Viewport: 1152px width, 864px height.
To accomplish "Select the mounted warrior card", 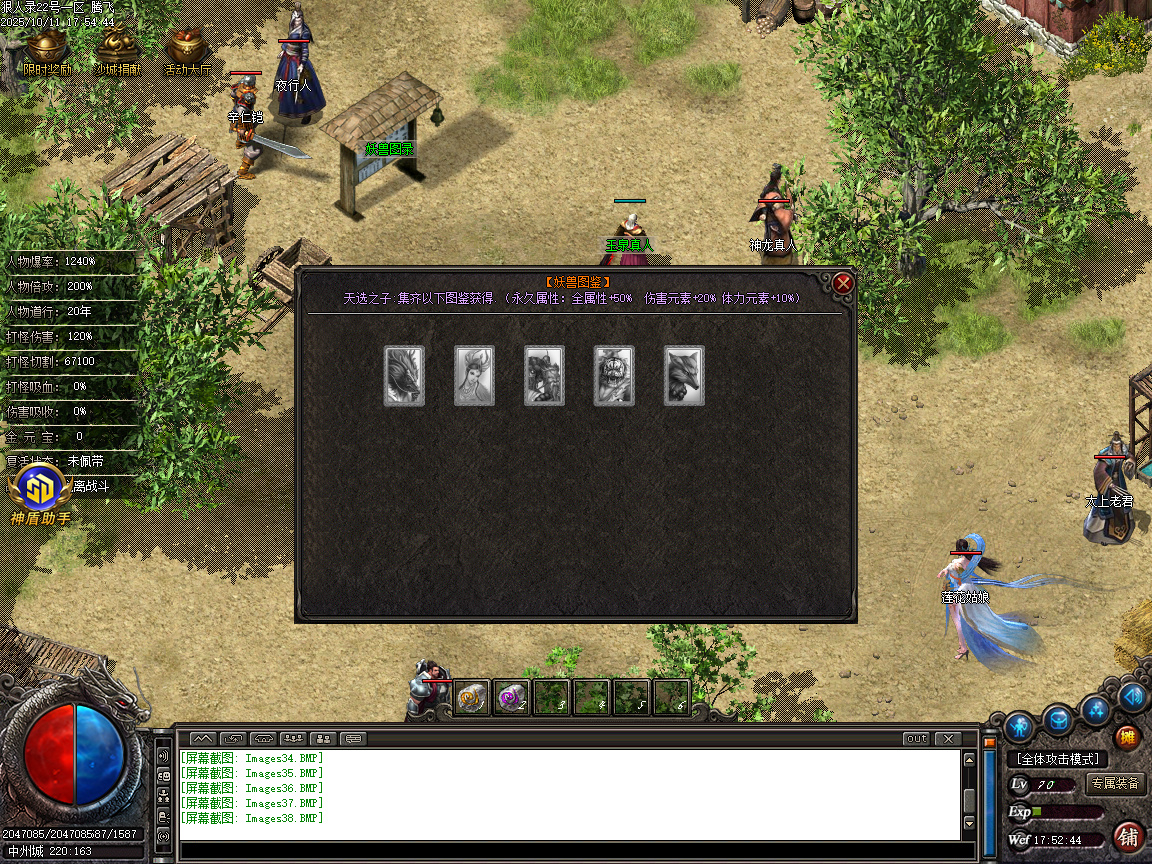I will tap(544, 376).
